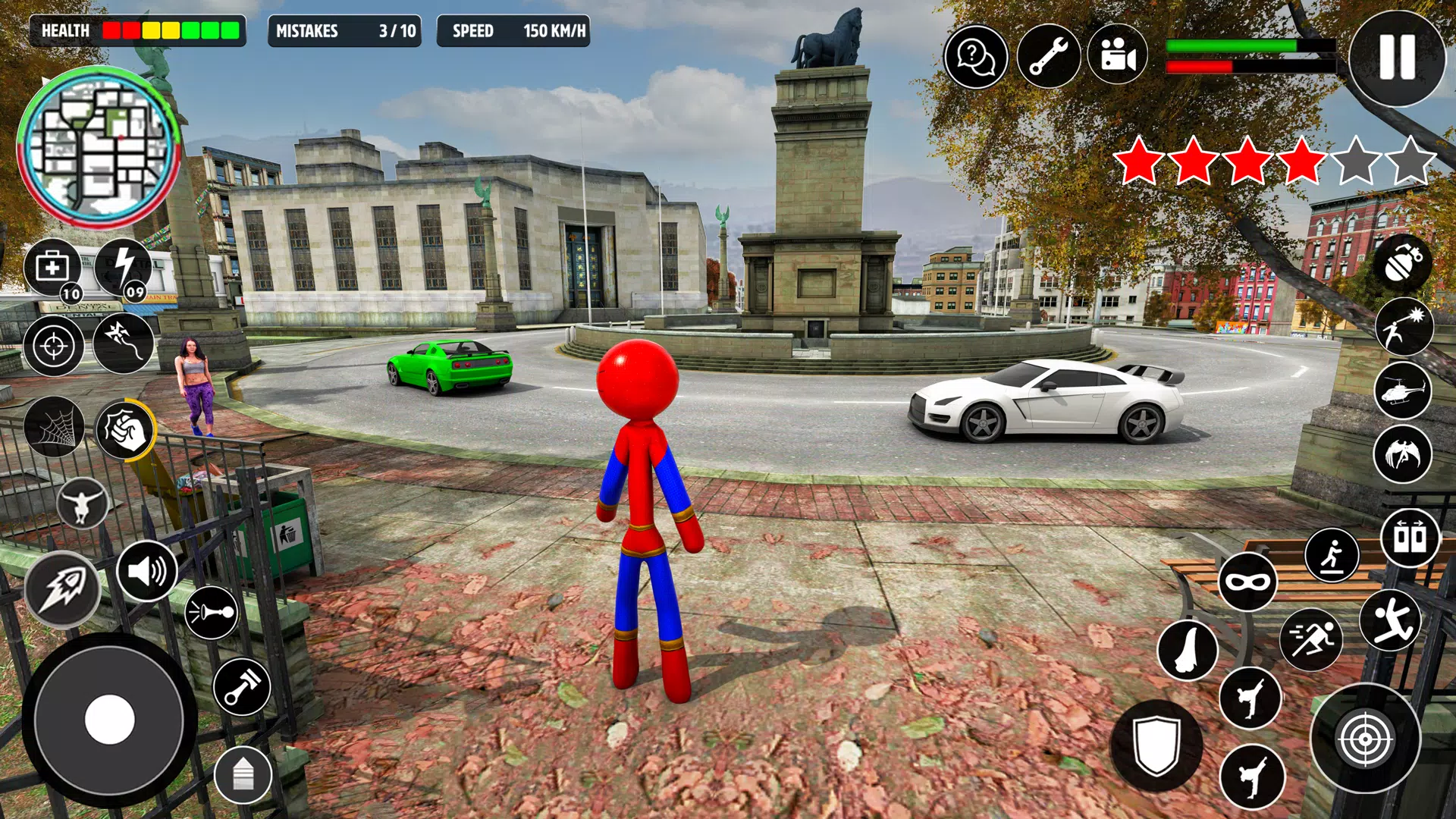
Task: Use the medkit with count 10
Action: (53, 268)
